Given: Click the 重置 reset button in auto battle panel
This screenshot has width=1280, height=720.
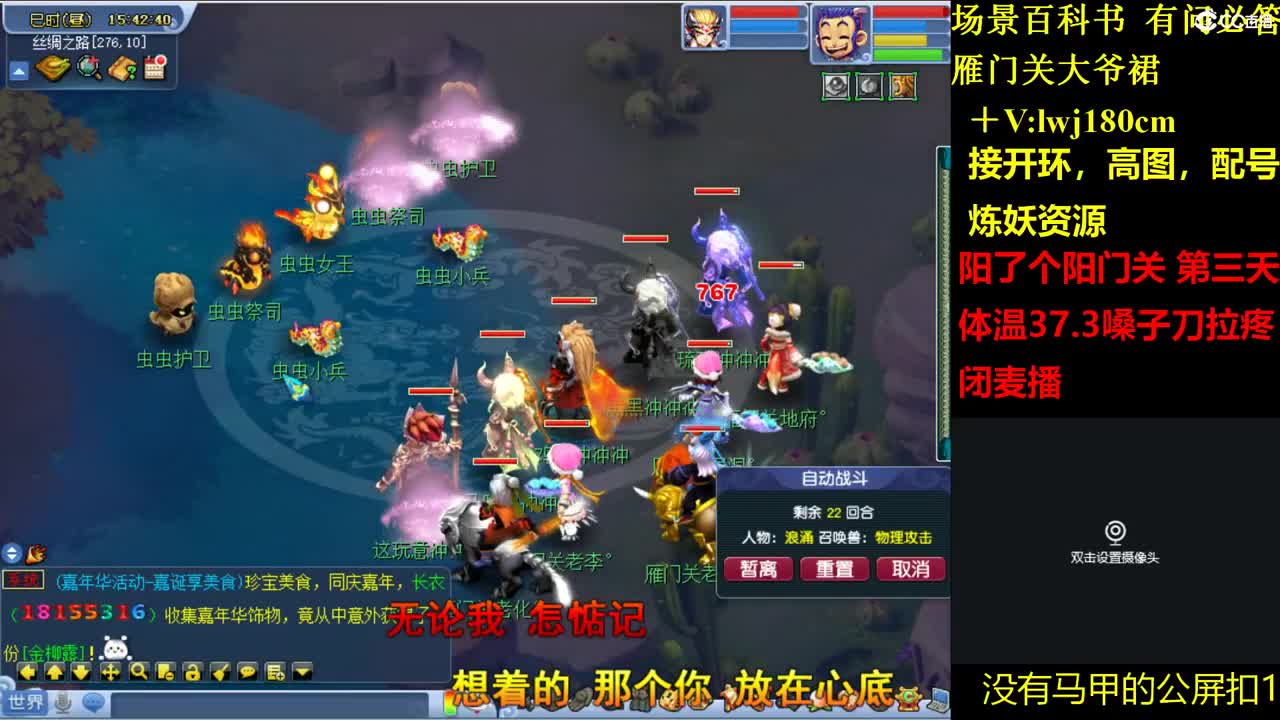Looking at the screenshot, I should coord(835,568).
